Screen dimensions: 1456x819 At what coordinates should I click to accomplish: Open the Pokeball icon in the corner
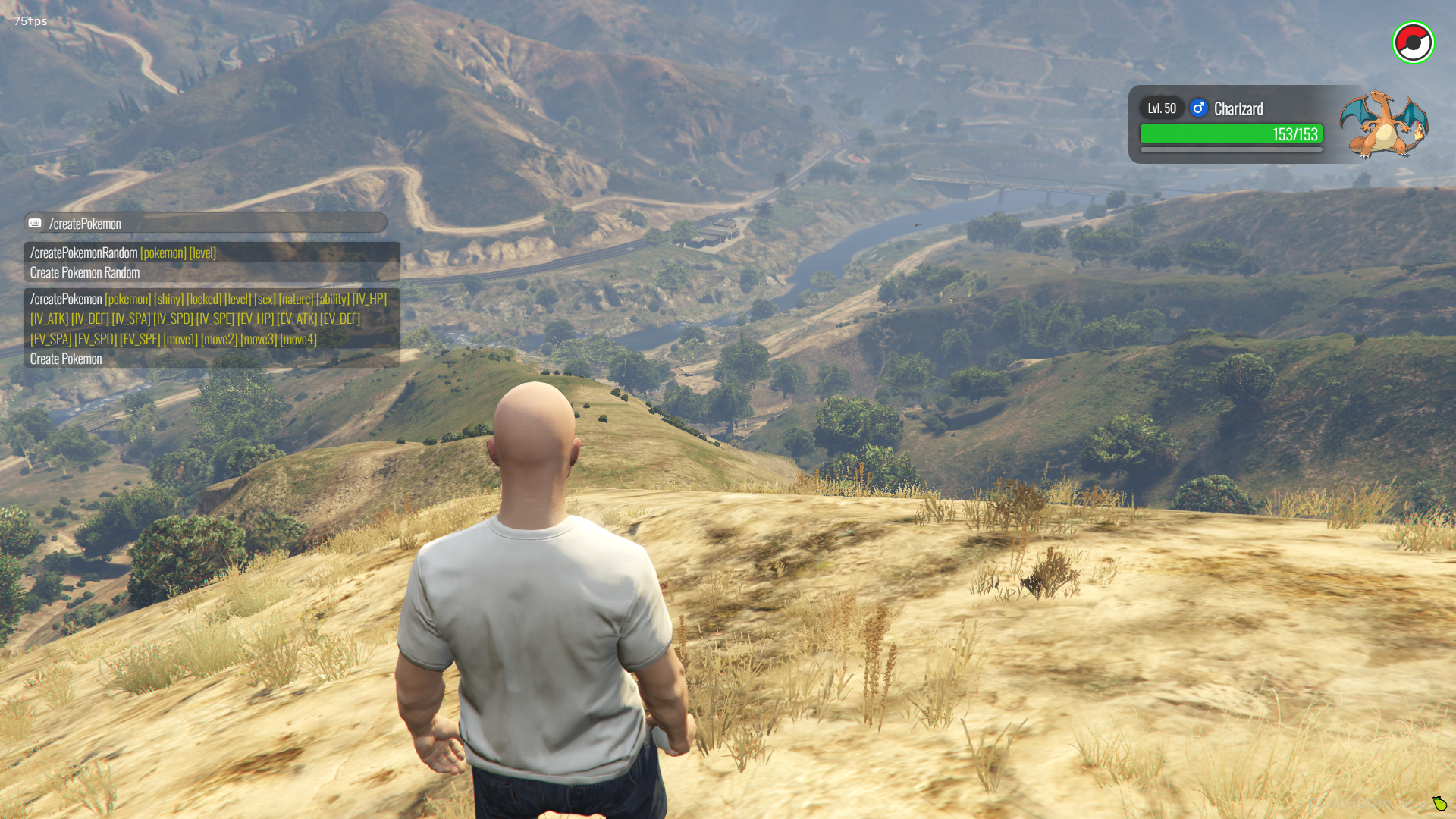click(x=1413, y=43)
